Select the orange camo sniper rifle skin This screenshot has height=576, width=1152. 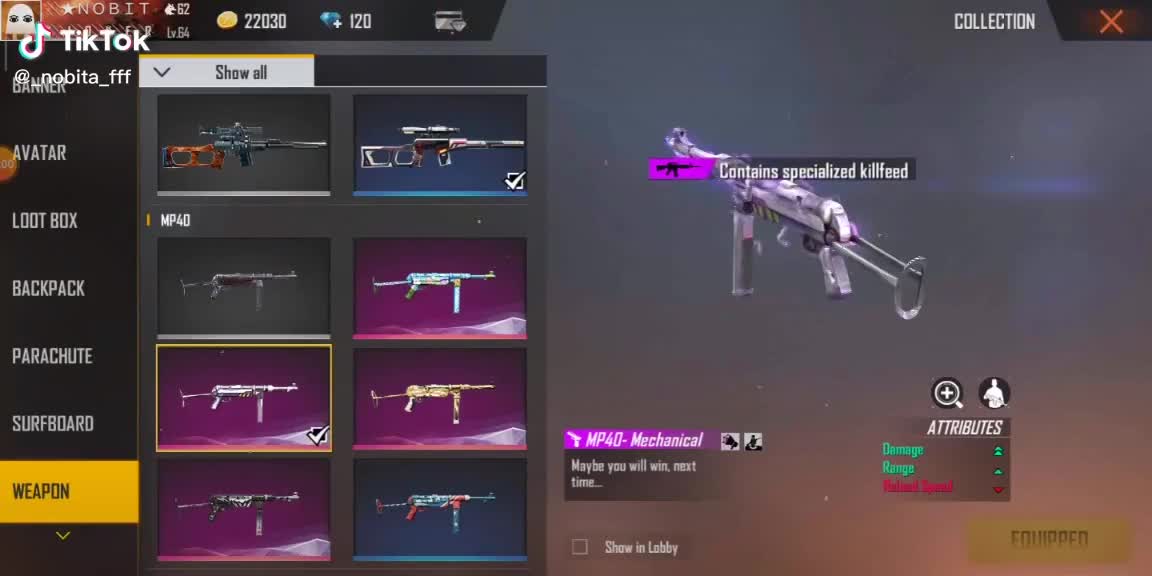click(243, 144)
